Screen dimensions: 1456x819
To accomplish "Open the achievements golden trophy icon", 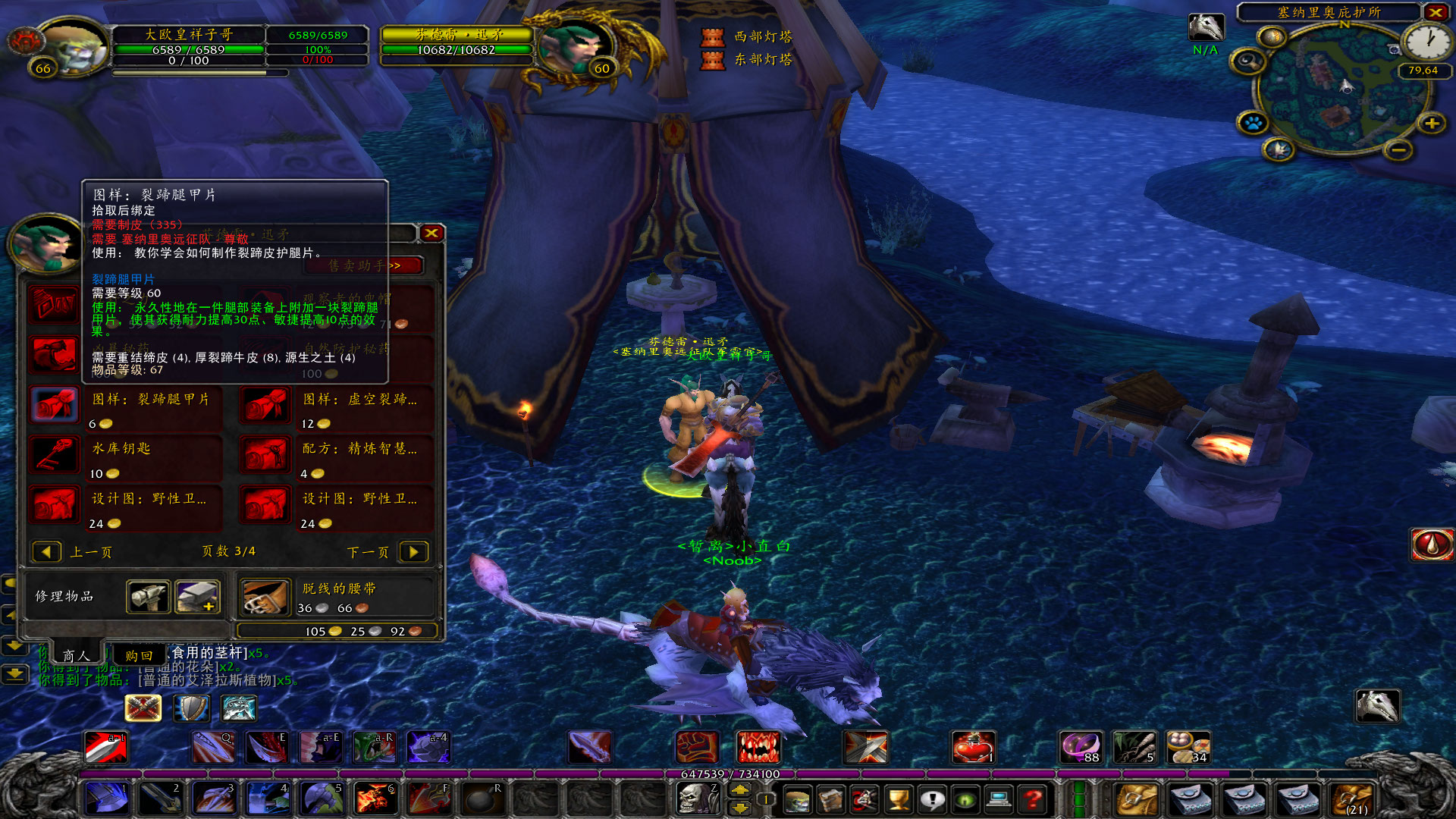I will [x=899, y=799].
